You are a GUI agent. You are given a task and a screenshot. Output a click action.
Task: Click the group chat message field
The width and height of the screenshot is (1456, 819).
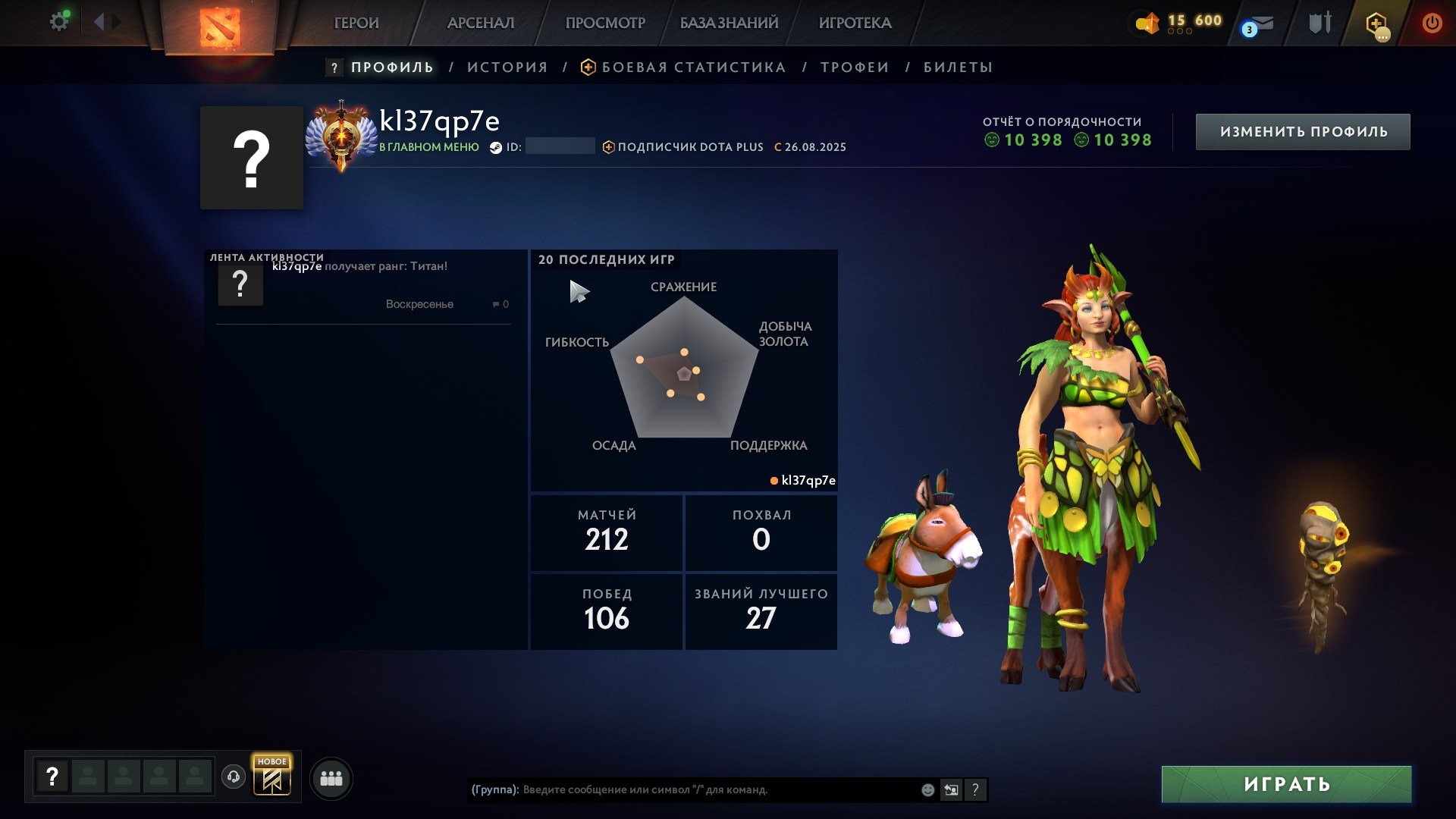(x=717, y=790)
